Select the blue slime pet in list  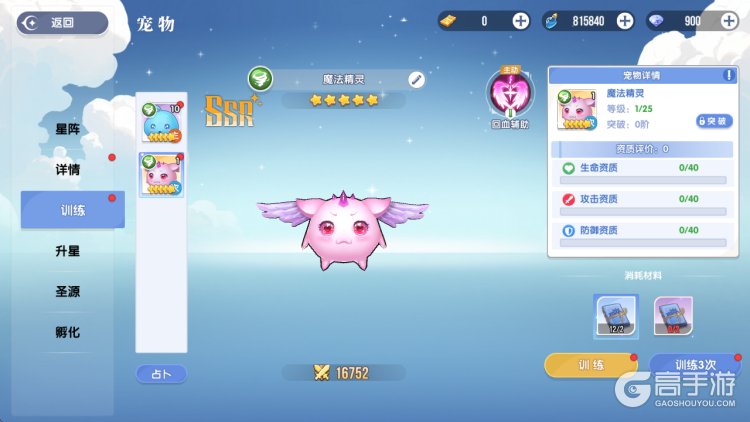coord(161,124)
